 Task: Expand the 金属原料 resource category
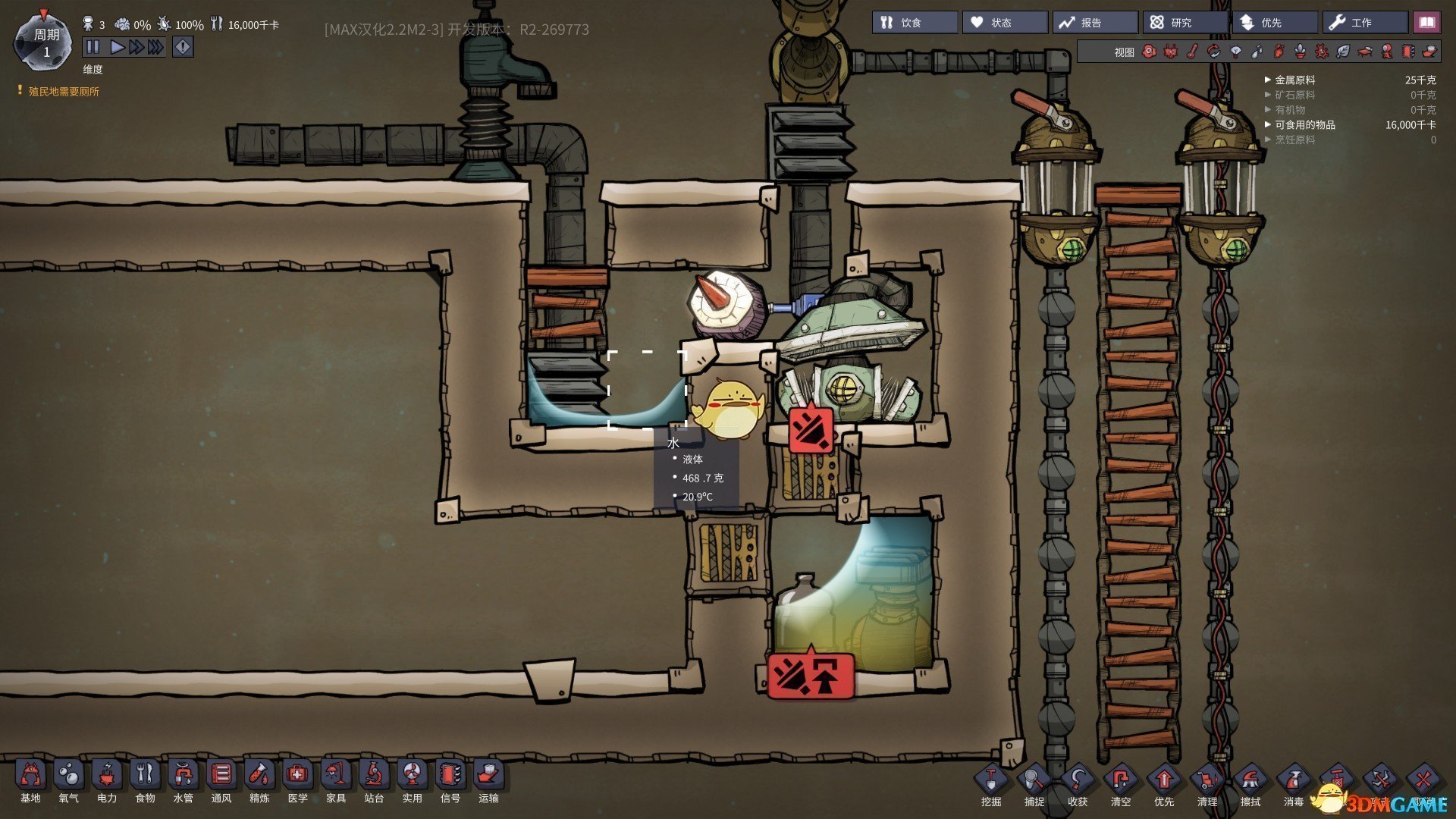click(1294, 80)
